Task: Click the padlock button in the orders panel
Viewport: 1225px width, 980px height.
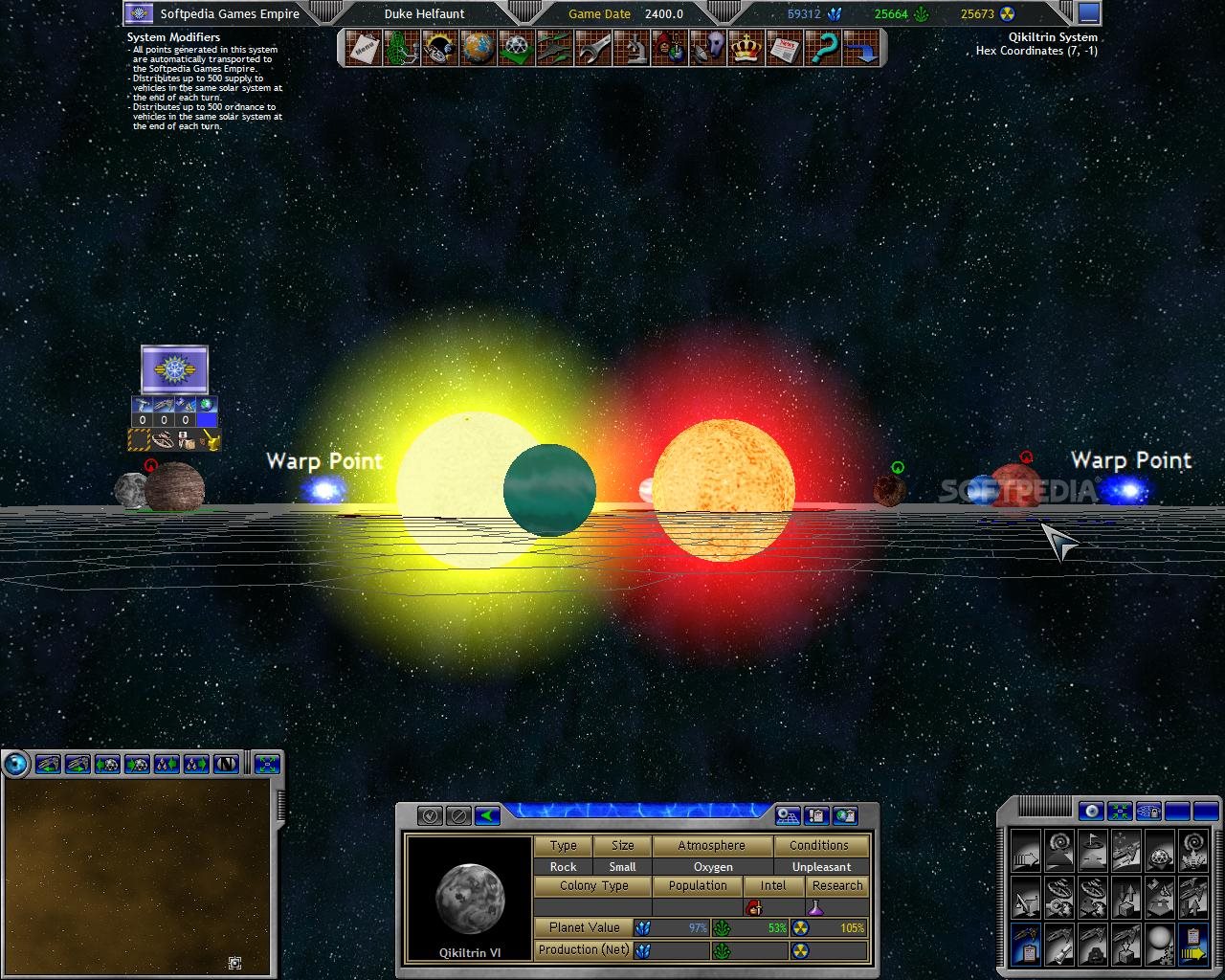Action: [x=1147, y=812]
